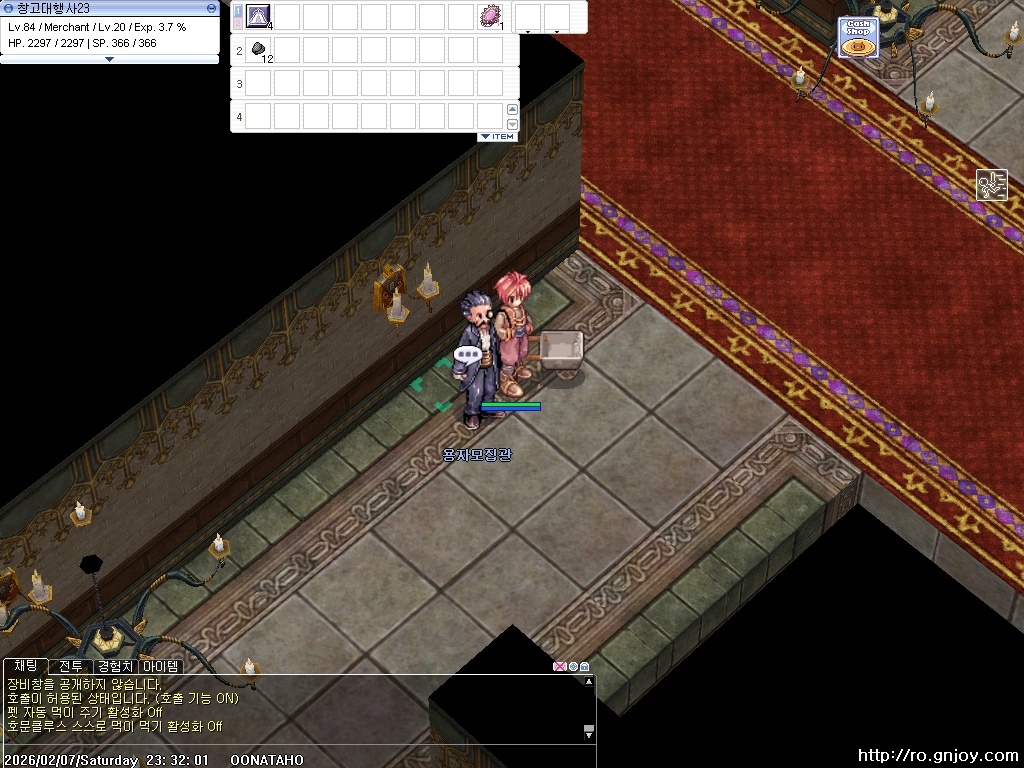Click the ITEM toggle below the hotbar
This screenshot has width=1024, height=768.
pyautogui.click(x=497, y=136)
